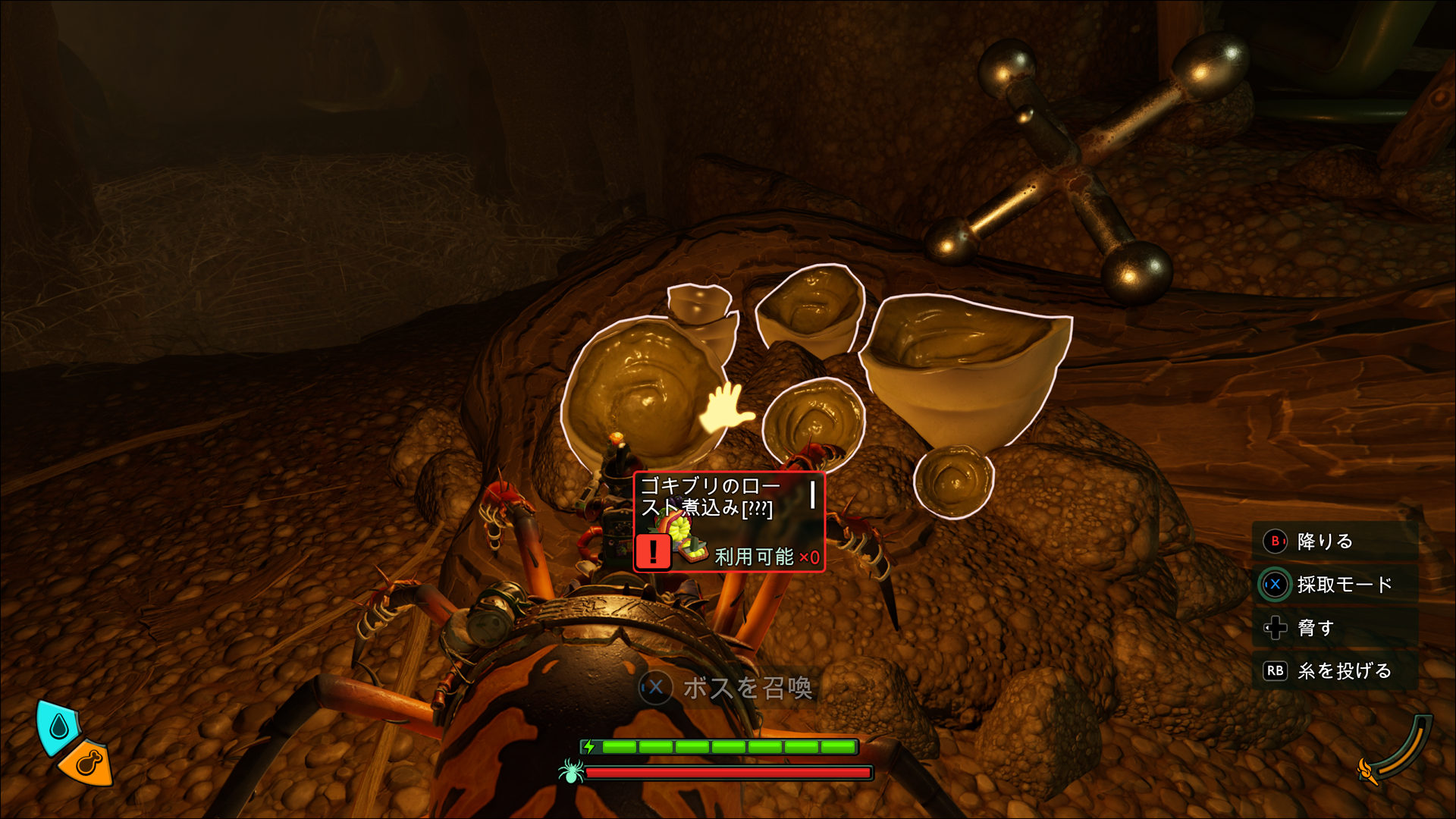Click the blue water droplet icon
This screenshot has height=819, width=1456.
coord(58,727)
